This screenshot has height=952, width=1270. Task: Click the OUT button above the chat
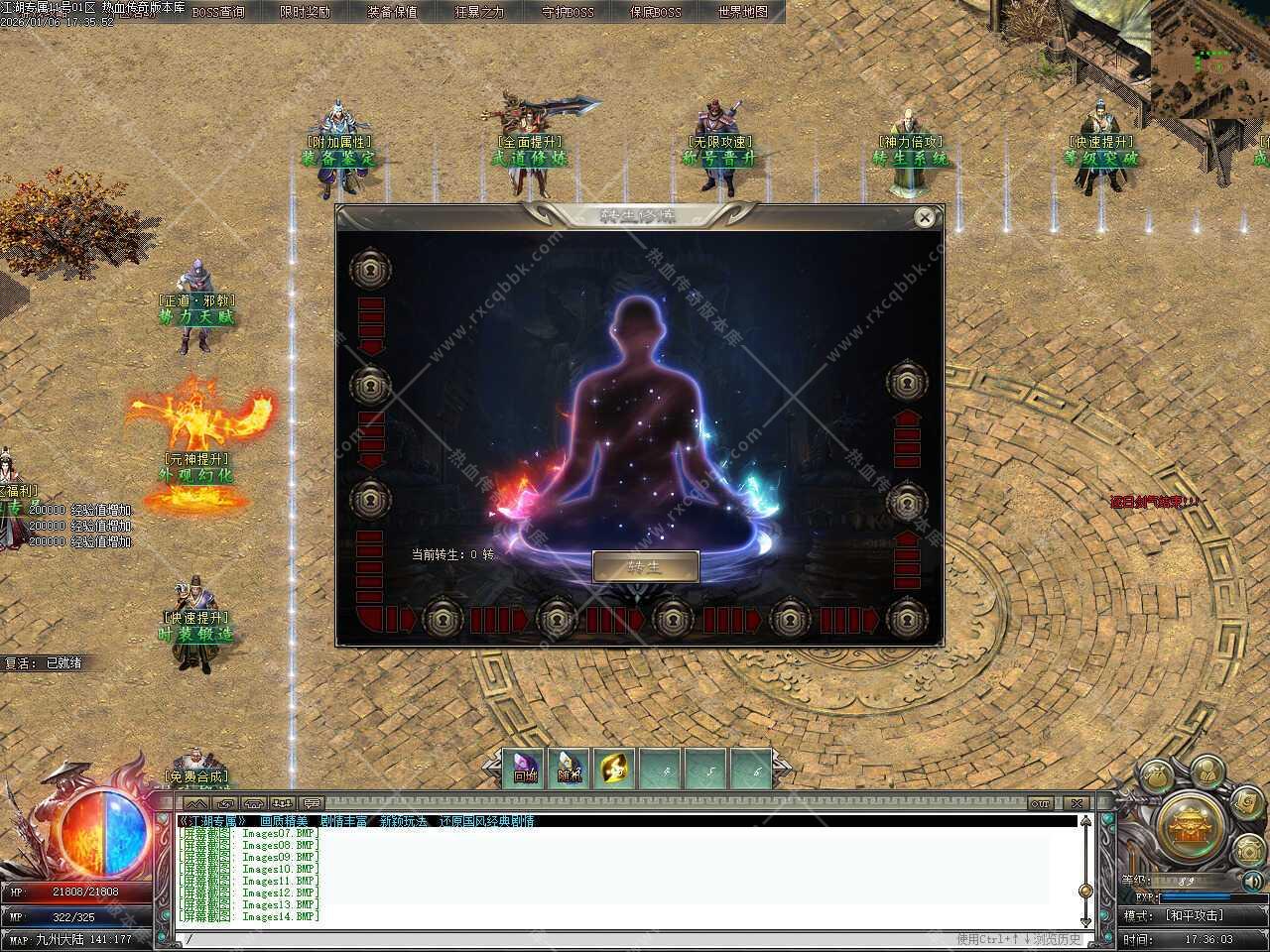coord(1040,803)
